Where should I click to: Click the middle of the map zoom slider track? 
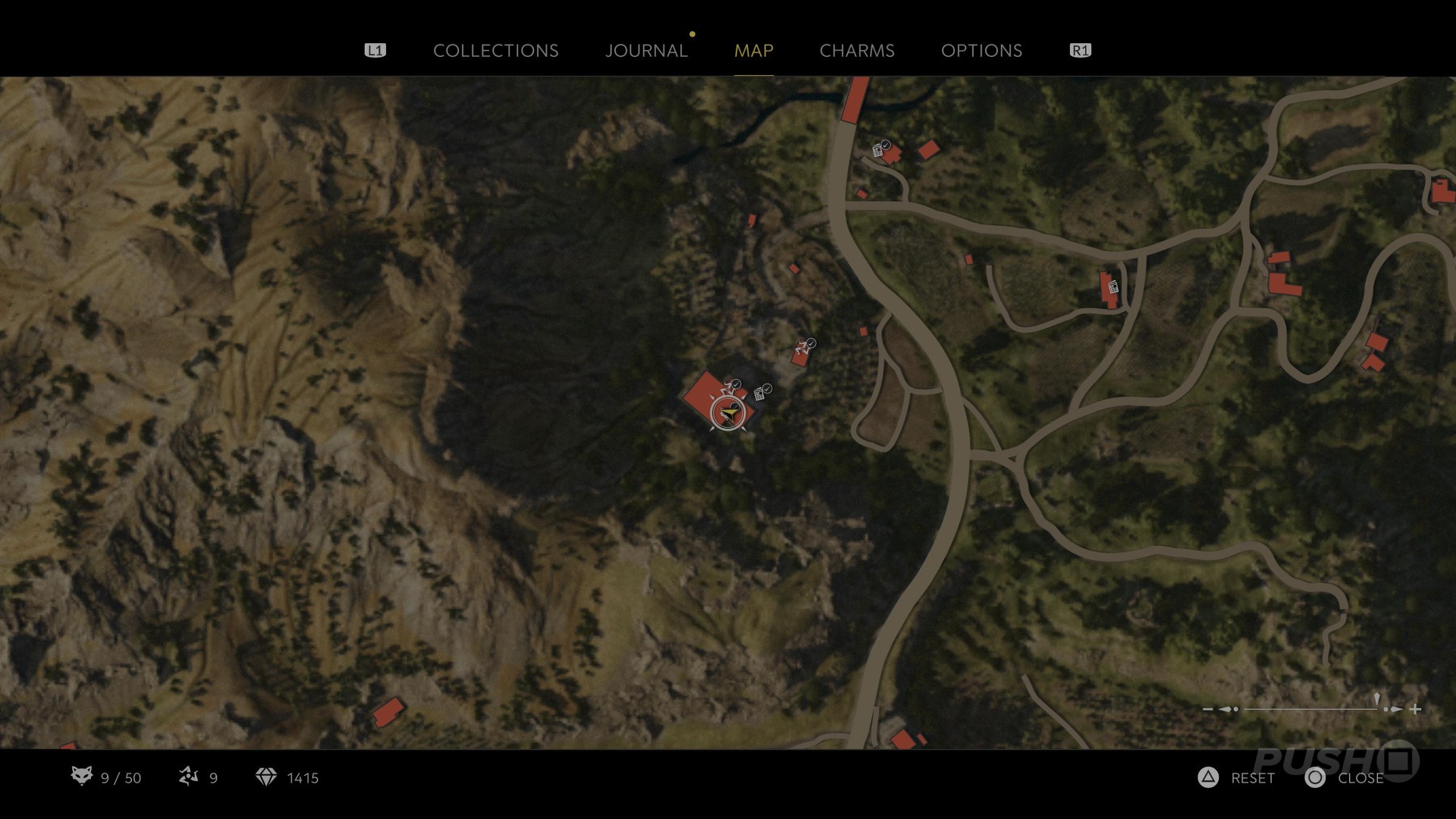(x=1310, y=709)
